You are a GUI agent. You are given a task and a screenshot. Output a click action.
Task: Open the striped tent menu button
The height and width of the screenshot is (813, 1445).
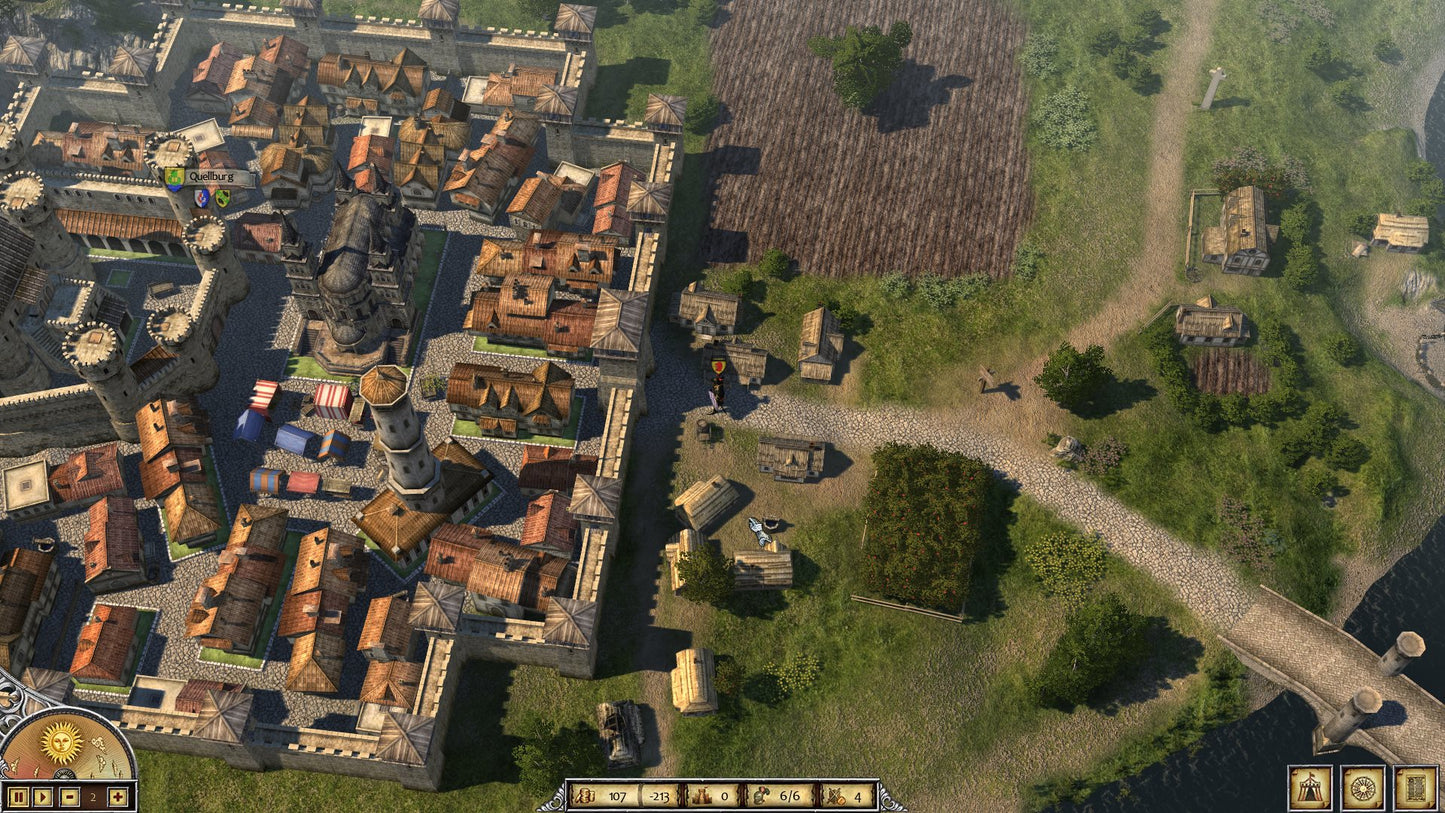click(x=1310, y=787)
